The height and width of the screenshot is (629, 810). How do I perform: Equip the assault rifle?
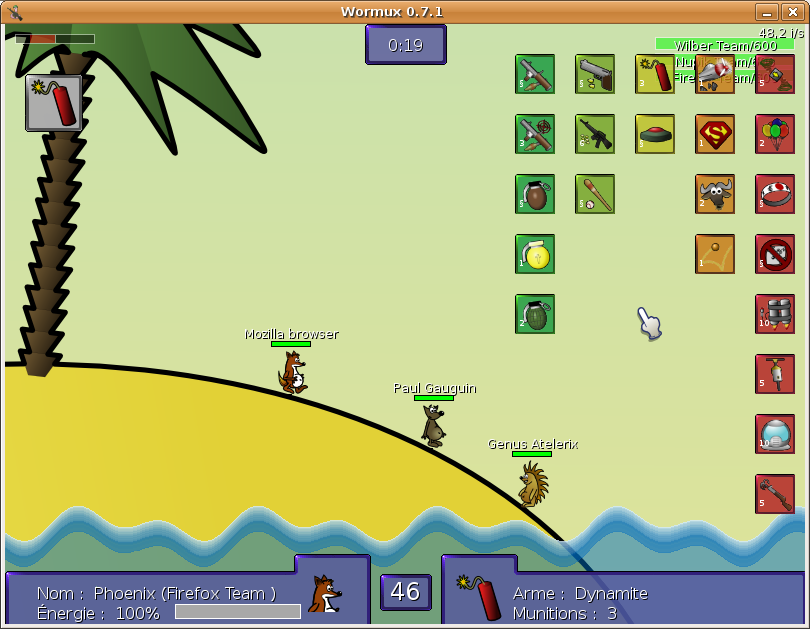click(x=595, y=134)
